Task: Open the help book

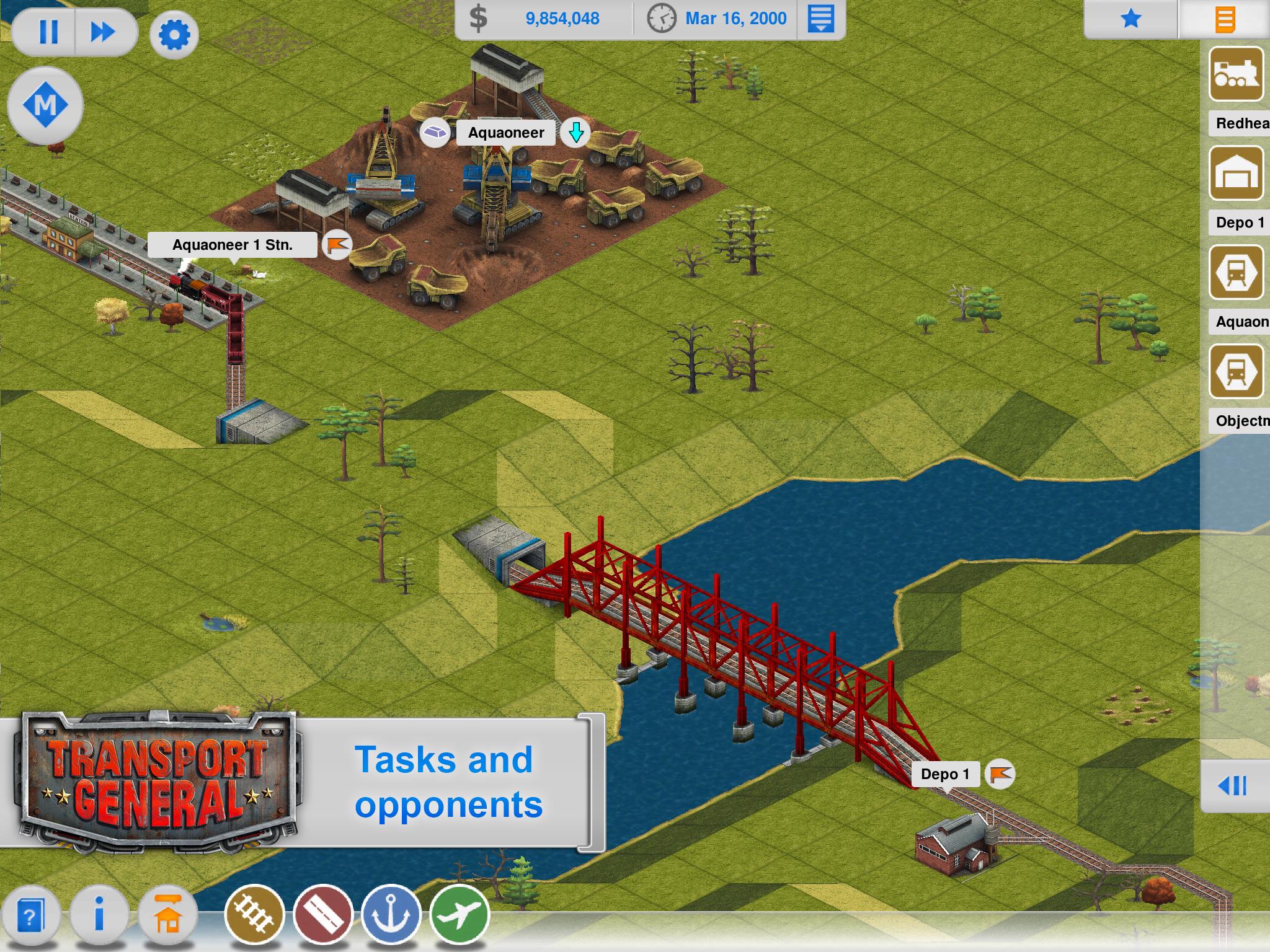Action: tap(30, 916)
